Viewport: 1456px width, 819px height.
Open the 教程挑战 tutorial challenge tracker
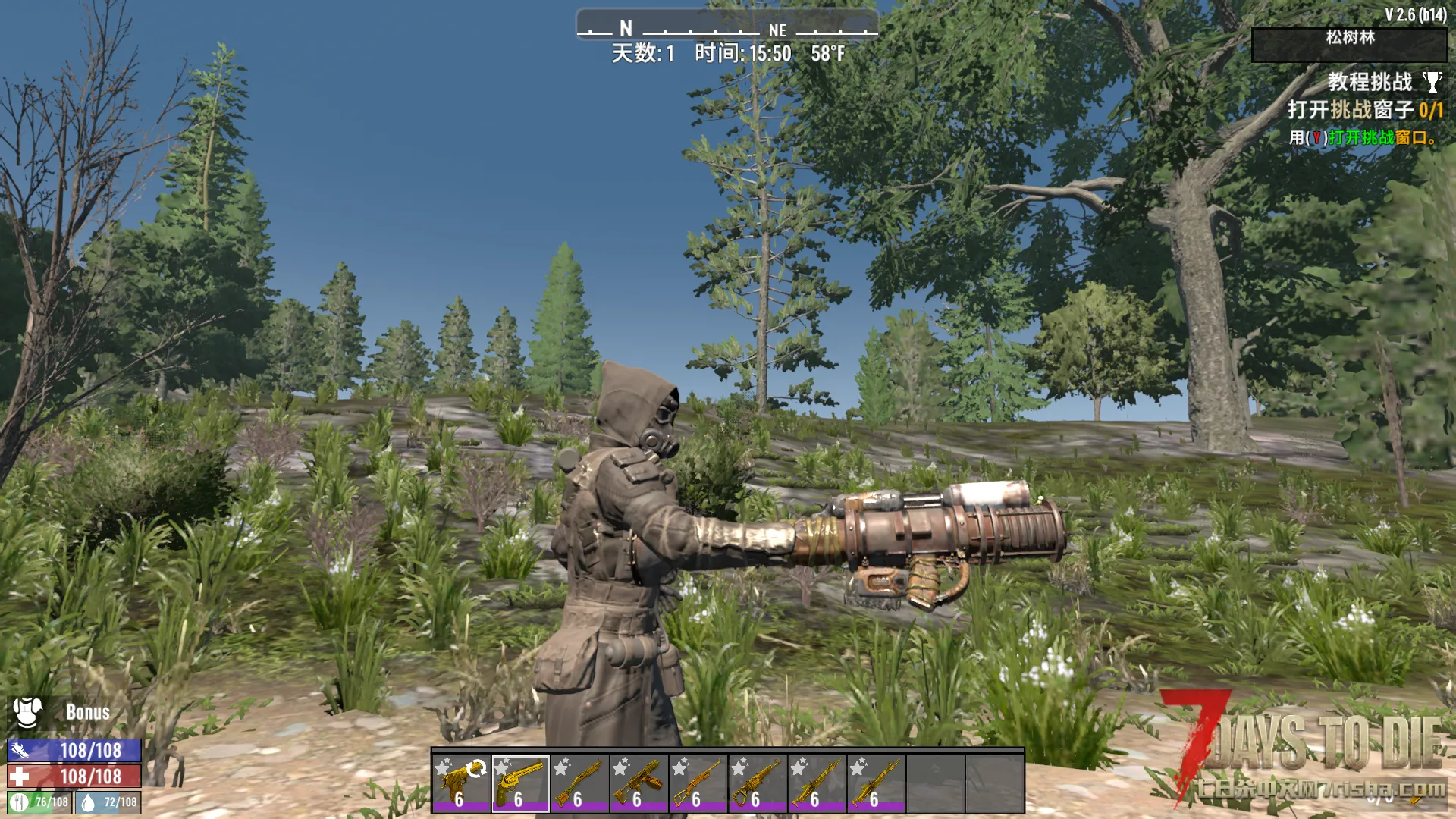[1369, 82]
